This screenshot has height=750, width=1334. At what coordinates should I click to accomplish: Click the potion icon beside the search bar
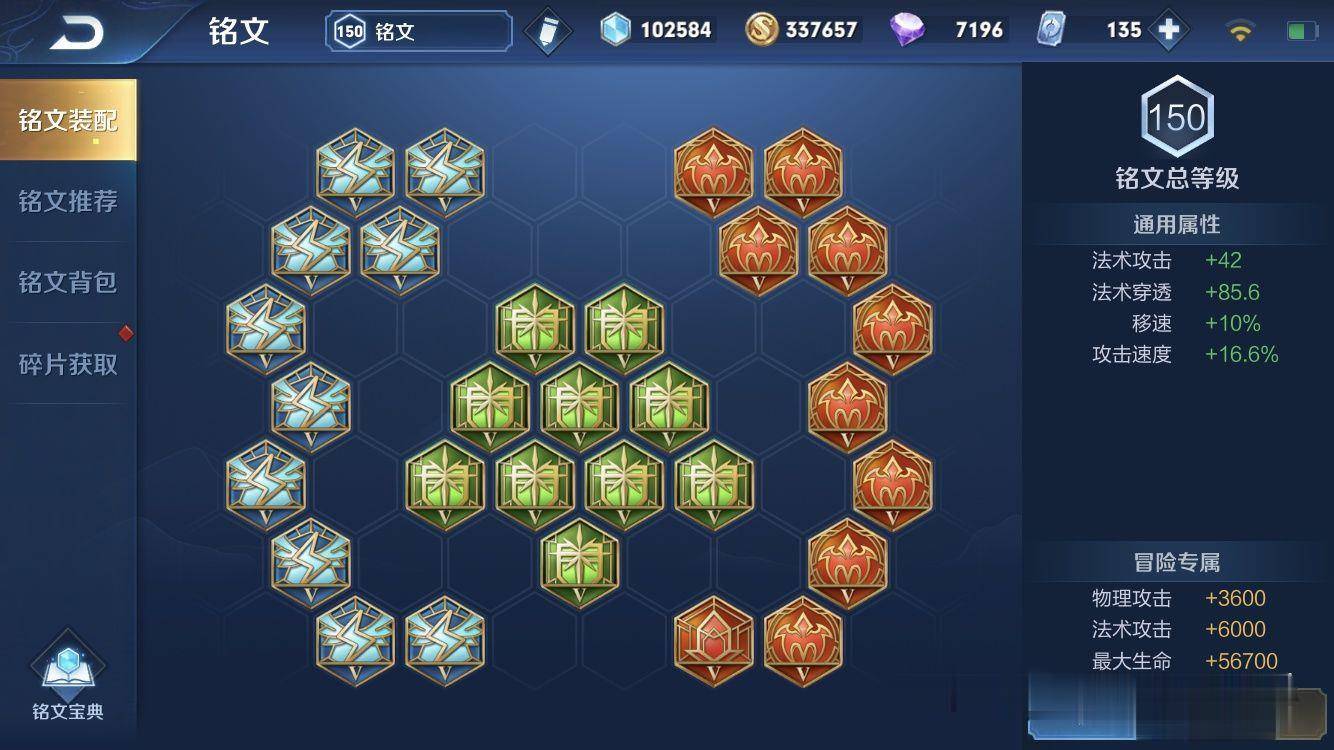click(x=546, y=29)
